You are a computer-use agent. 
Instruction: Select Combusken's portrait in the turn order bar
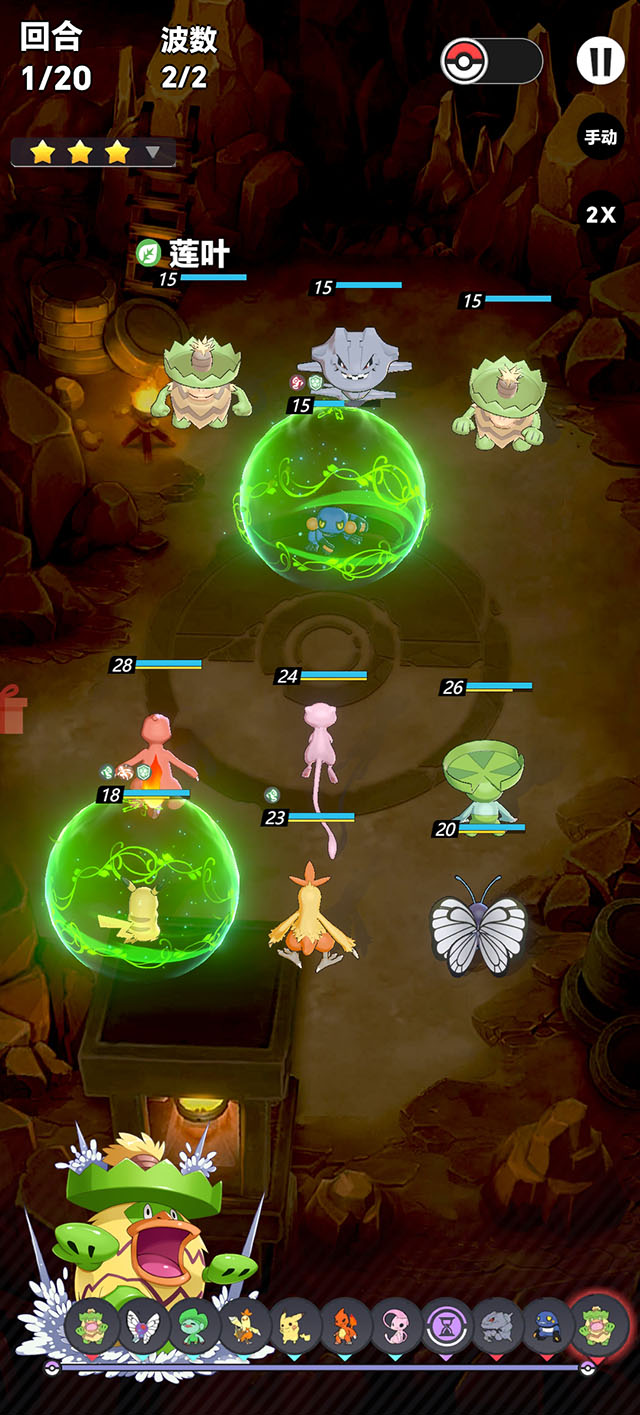click(244, 1327)
